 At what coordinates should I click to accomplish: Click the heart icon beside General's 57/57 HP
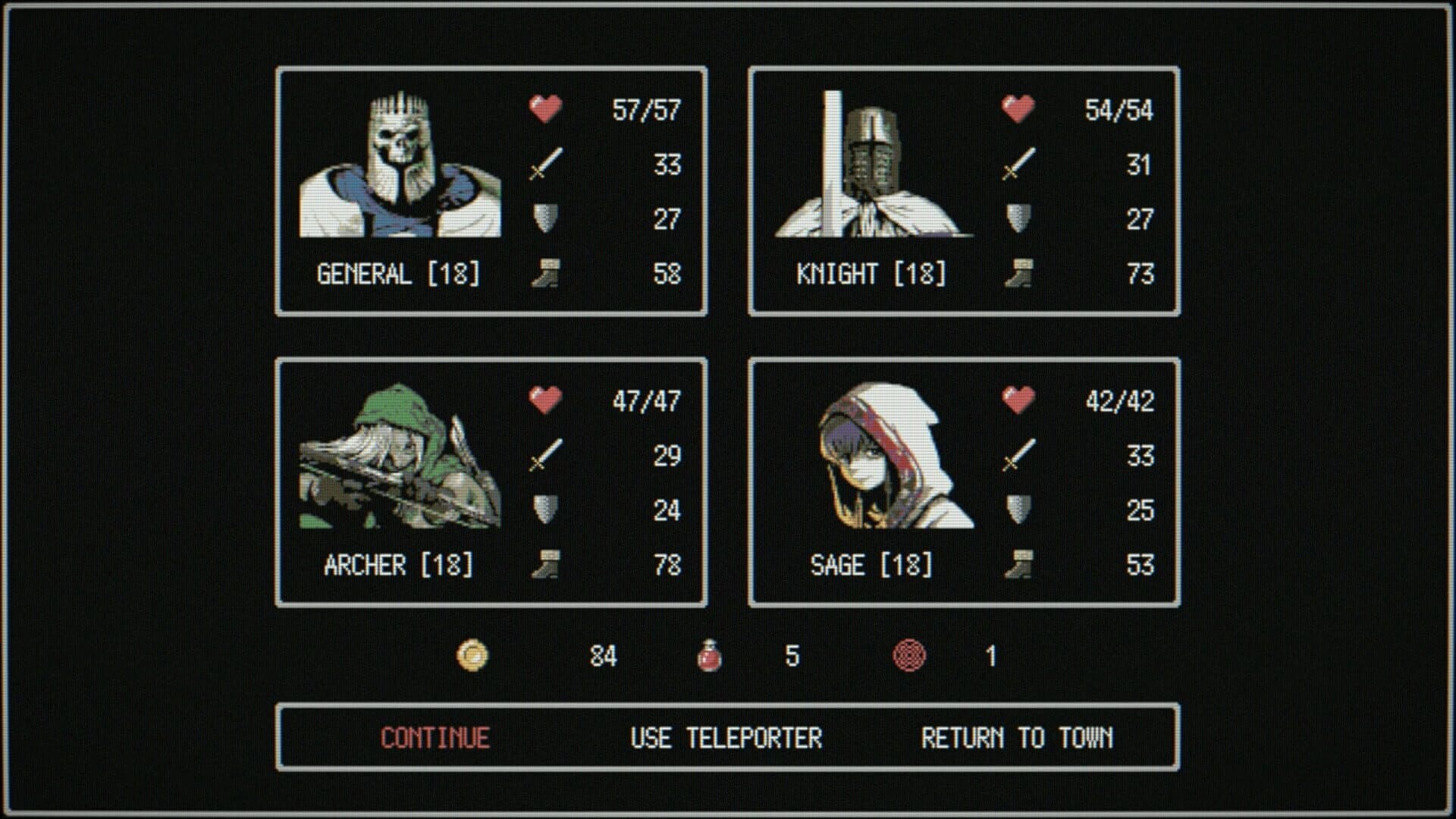(544, 110)
